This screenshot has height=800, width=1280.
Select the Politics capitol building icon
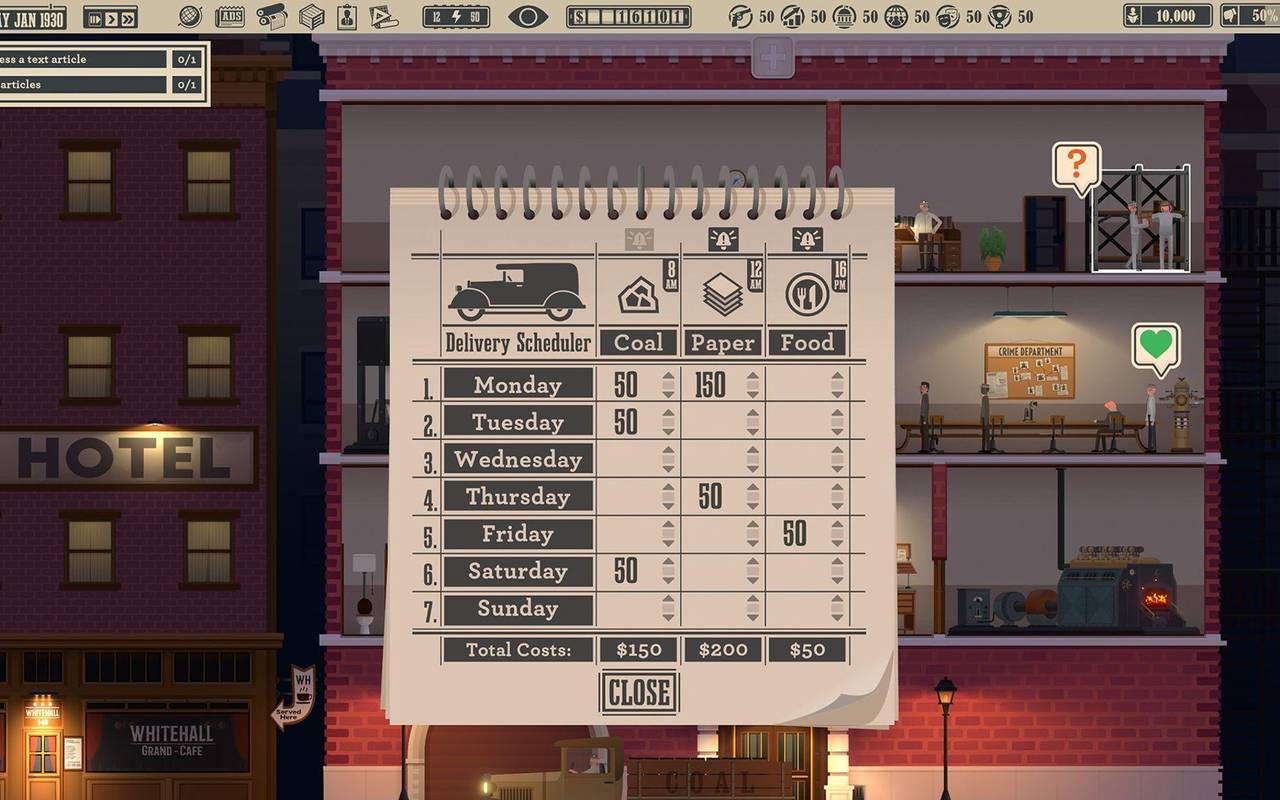(x=844, y=17)
